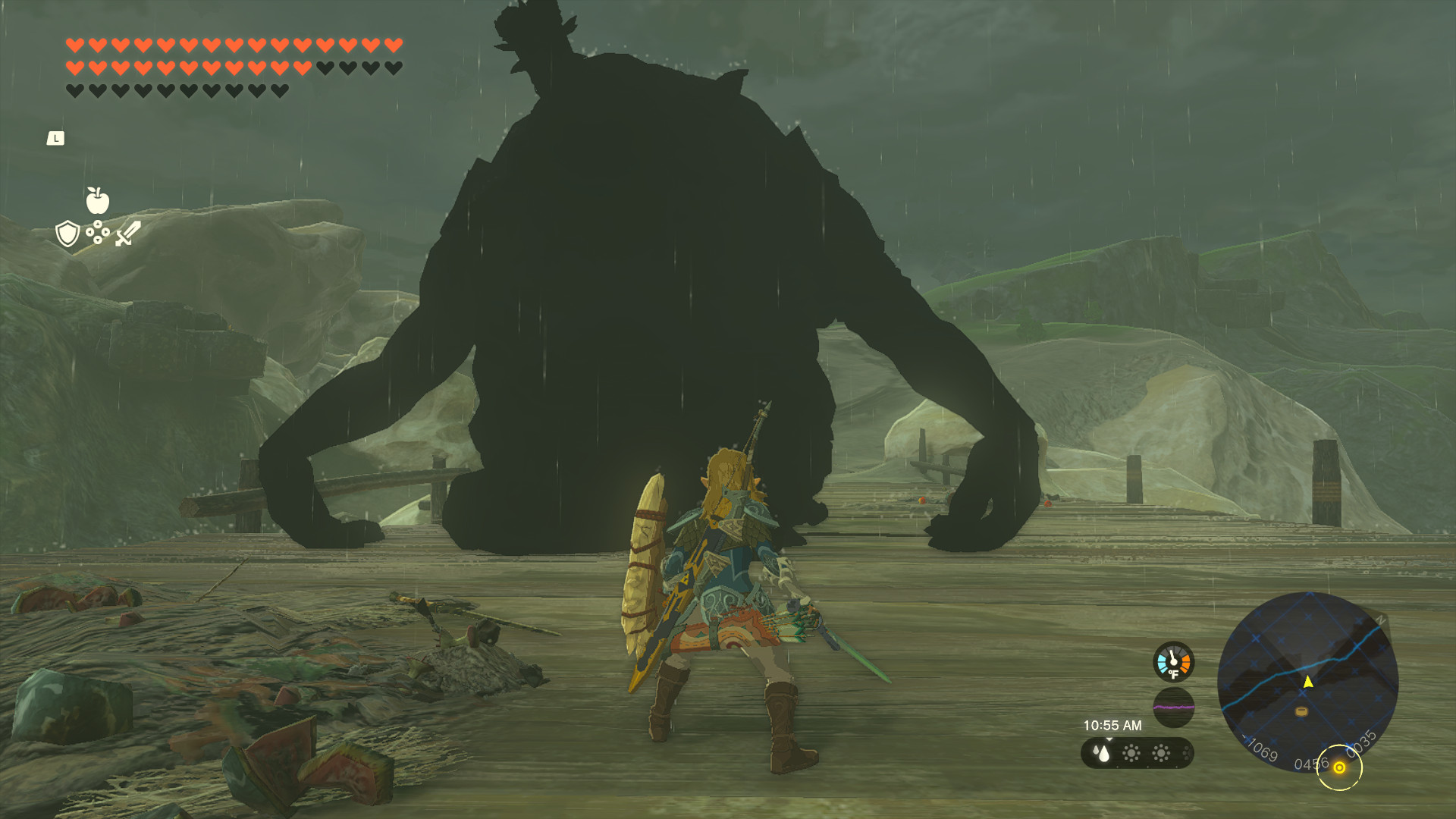Viewport: 1456px width, 819px height.
Task: Open the Fahrenheit temperature gauge
Action: [1172, 662]
